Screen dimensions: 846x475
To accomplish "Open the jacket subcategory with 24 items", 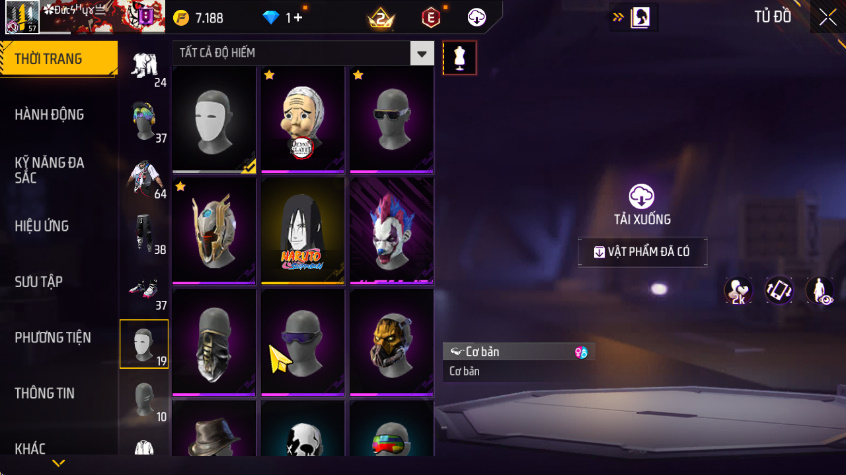I will [146, 64].
